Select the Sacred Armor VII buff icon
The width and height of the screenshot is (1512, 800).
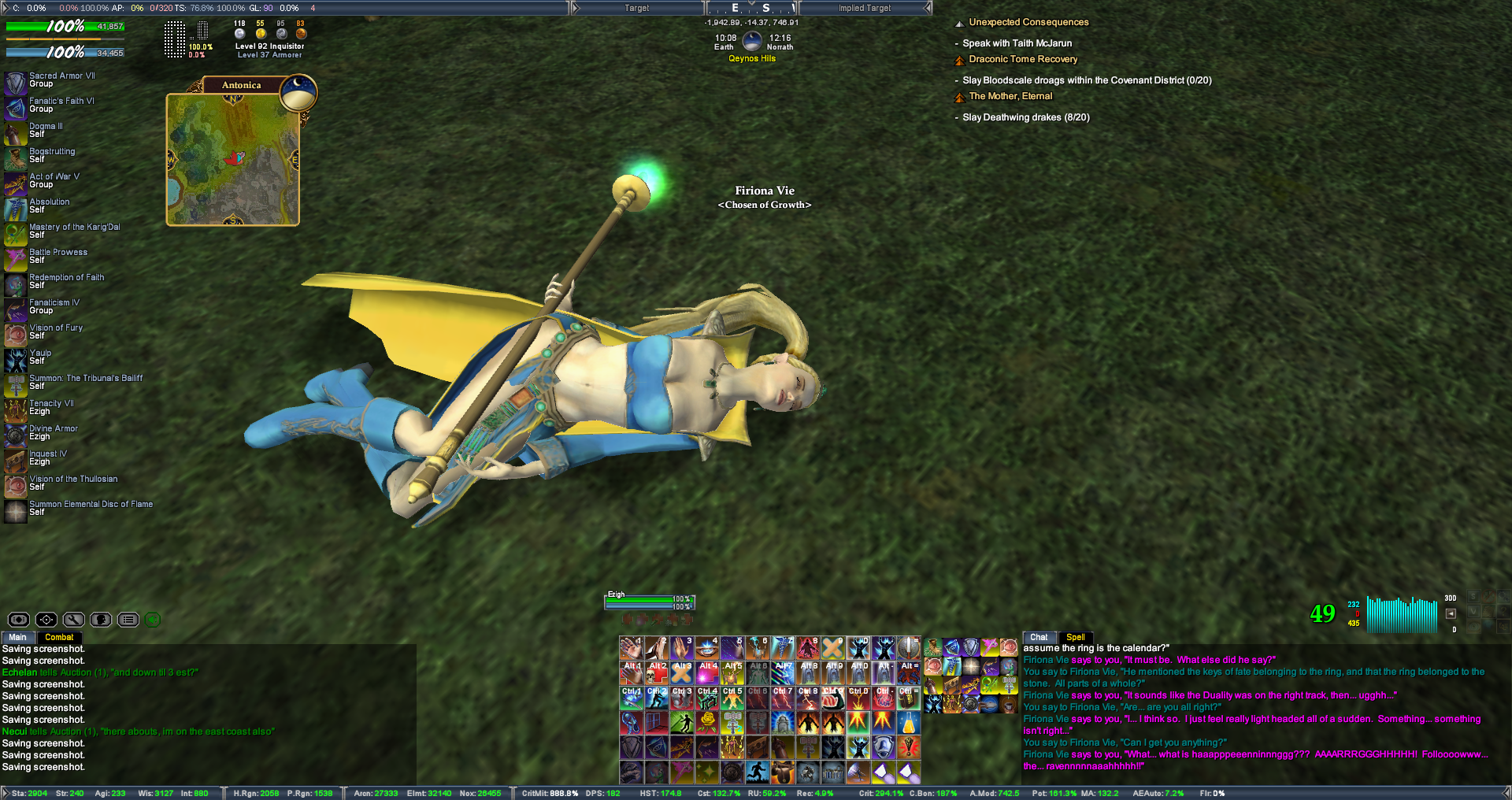[16, 82]
